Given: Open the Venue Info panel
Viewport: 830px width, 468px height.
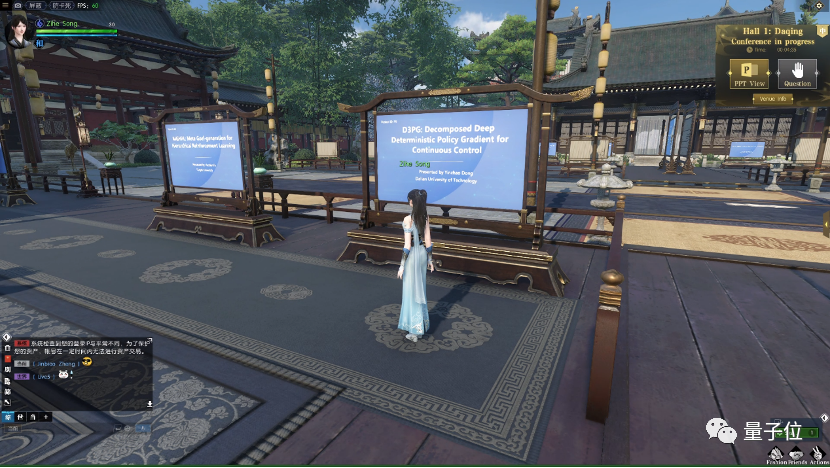Looking at the screenshot, I should click(768, 98).
